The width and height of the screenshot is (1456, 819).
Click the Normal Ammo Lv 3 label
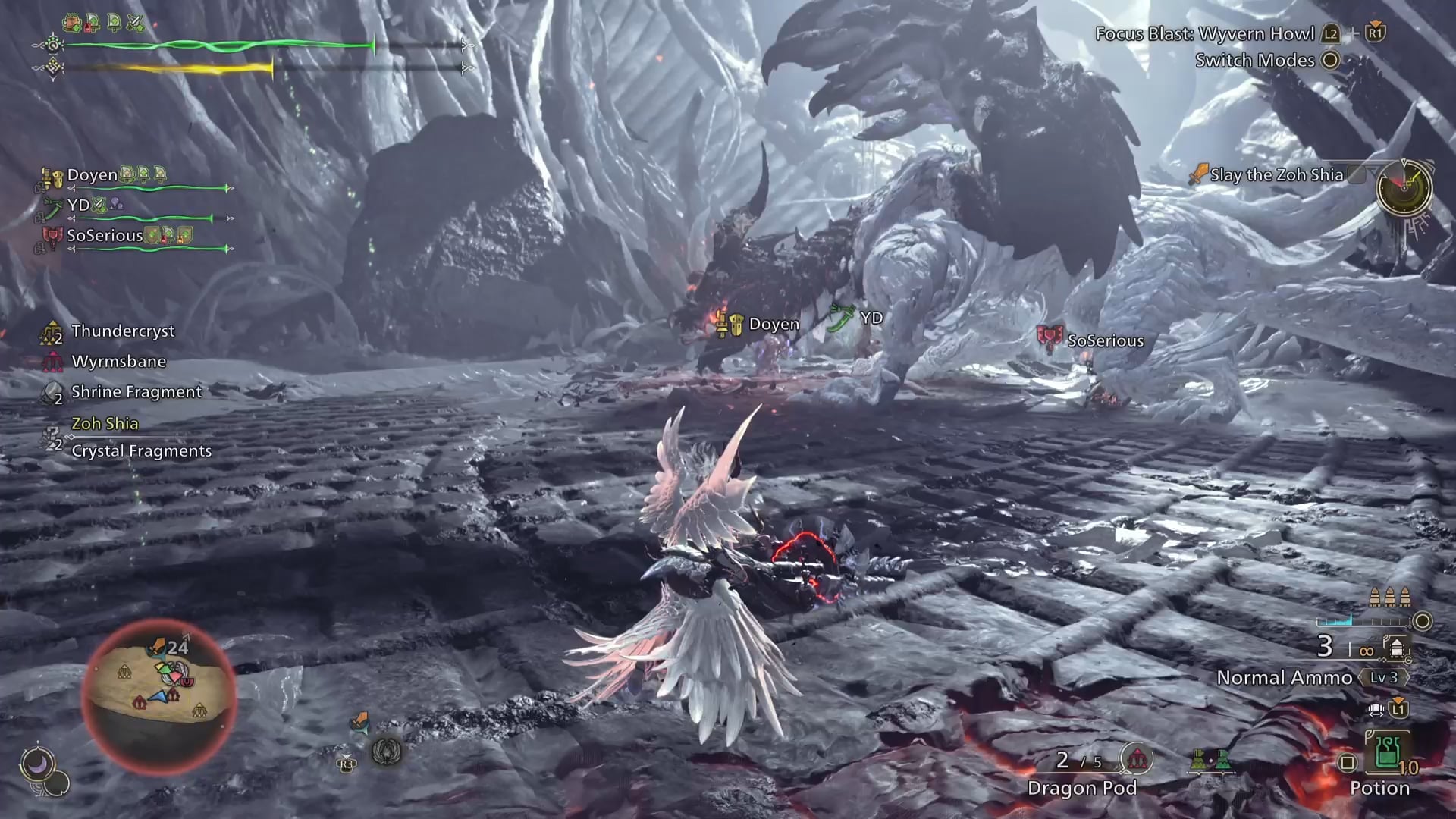click(1285, 677)
